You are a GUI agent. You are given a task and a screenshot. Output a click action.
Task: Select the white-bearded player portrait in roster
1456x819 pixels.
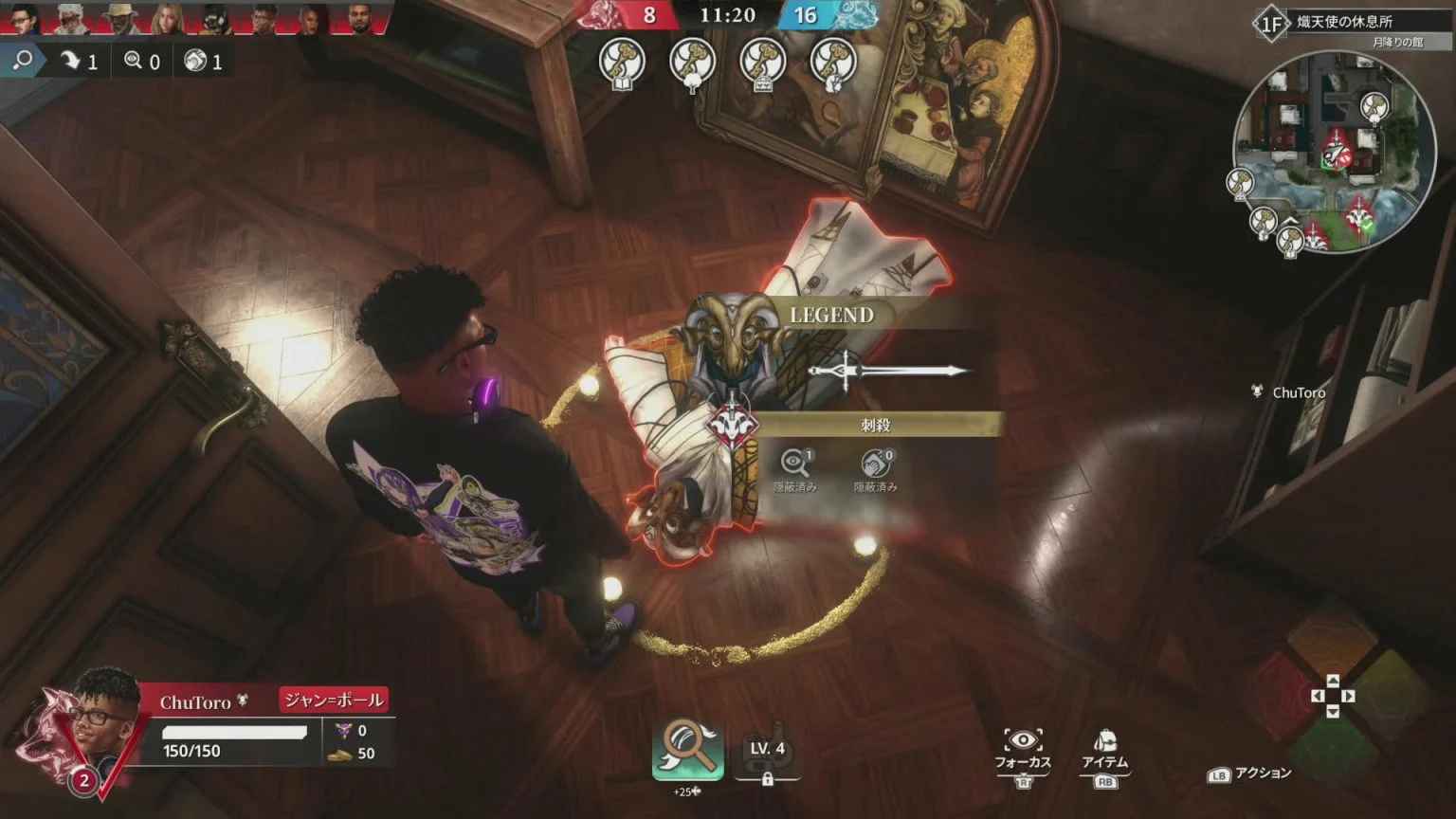[70, 18]
